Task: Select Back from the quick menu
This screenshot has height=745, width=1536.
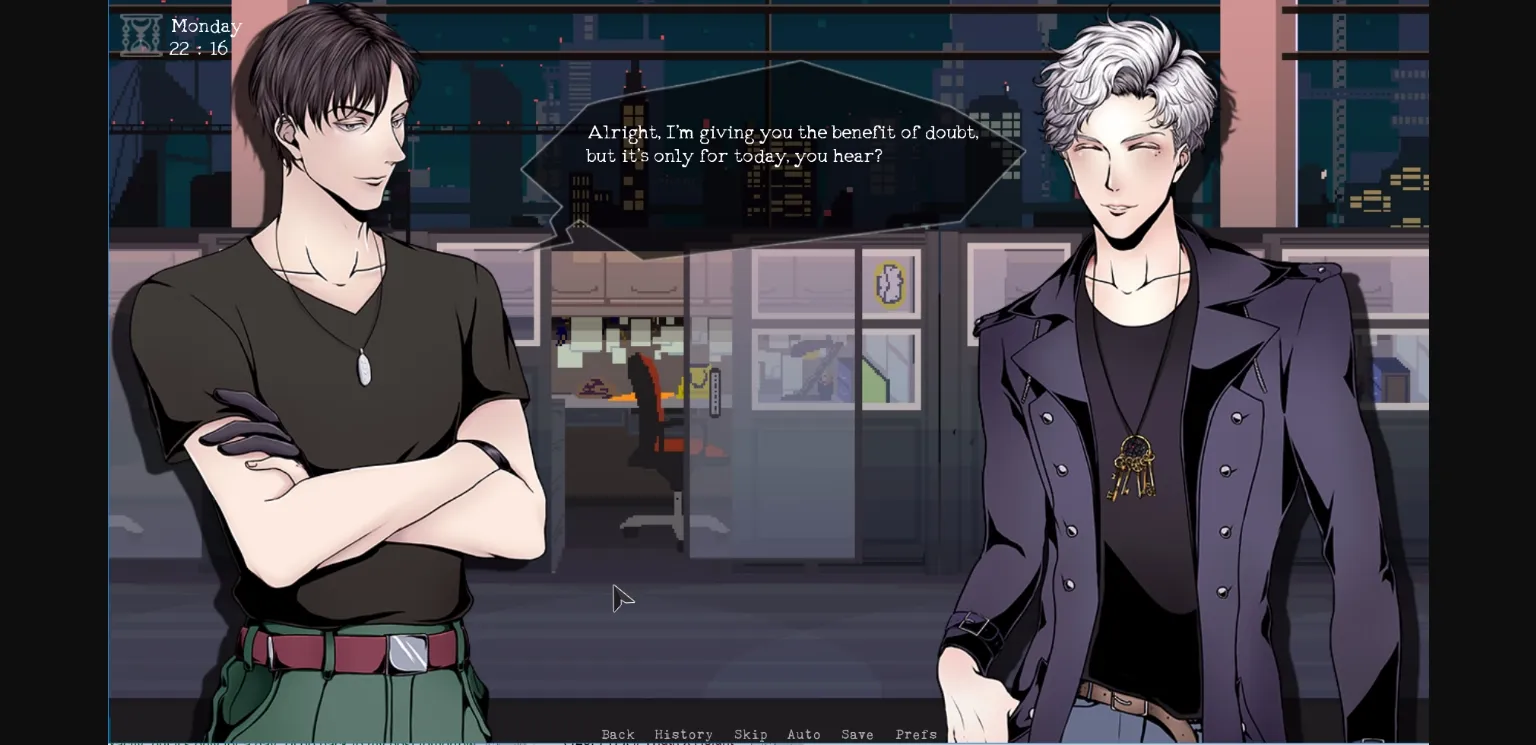Action: [x=618, y=734]
